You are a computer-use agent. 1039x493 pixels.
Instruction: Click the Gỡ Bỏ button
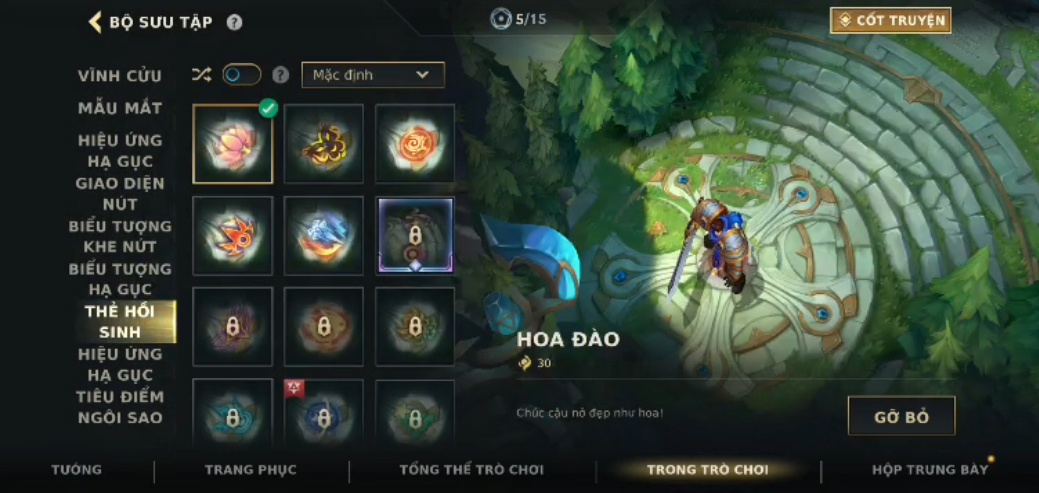coord(901,417)
